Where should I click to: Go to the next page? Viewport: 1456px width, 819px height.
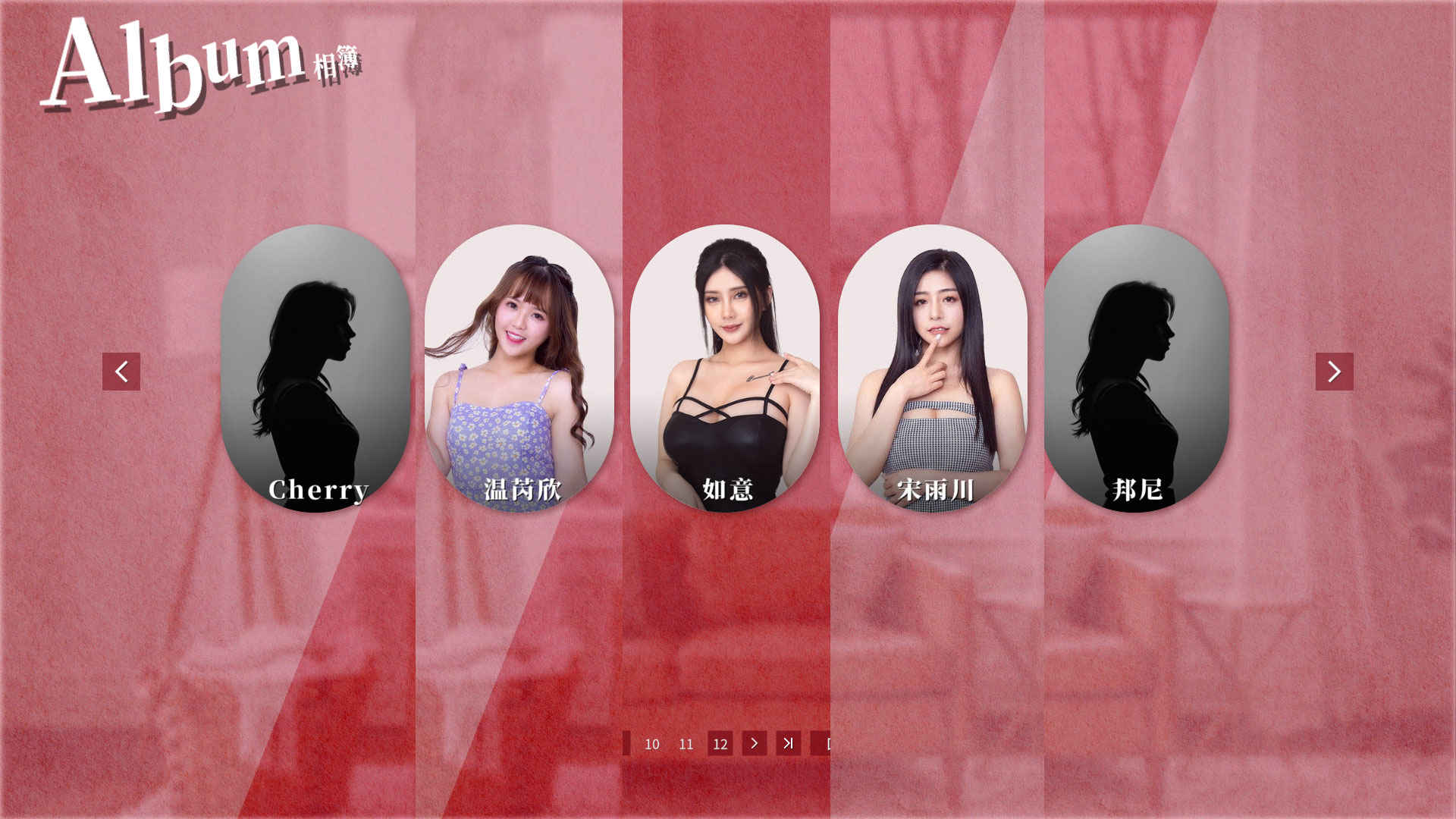(755, 744)
